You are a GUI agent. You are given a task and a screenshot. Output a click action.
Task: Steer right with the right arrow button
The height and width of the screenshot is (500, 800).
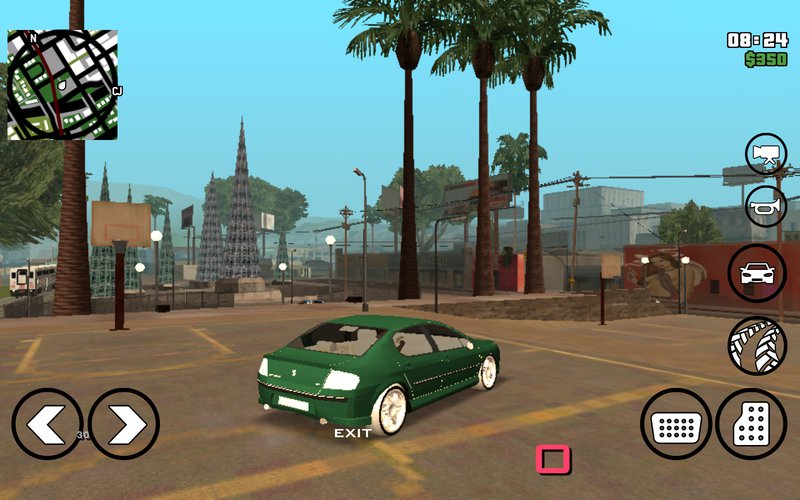124,424
